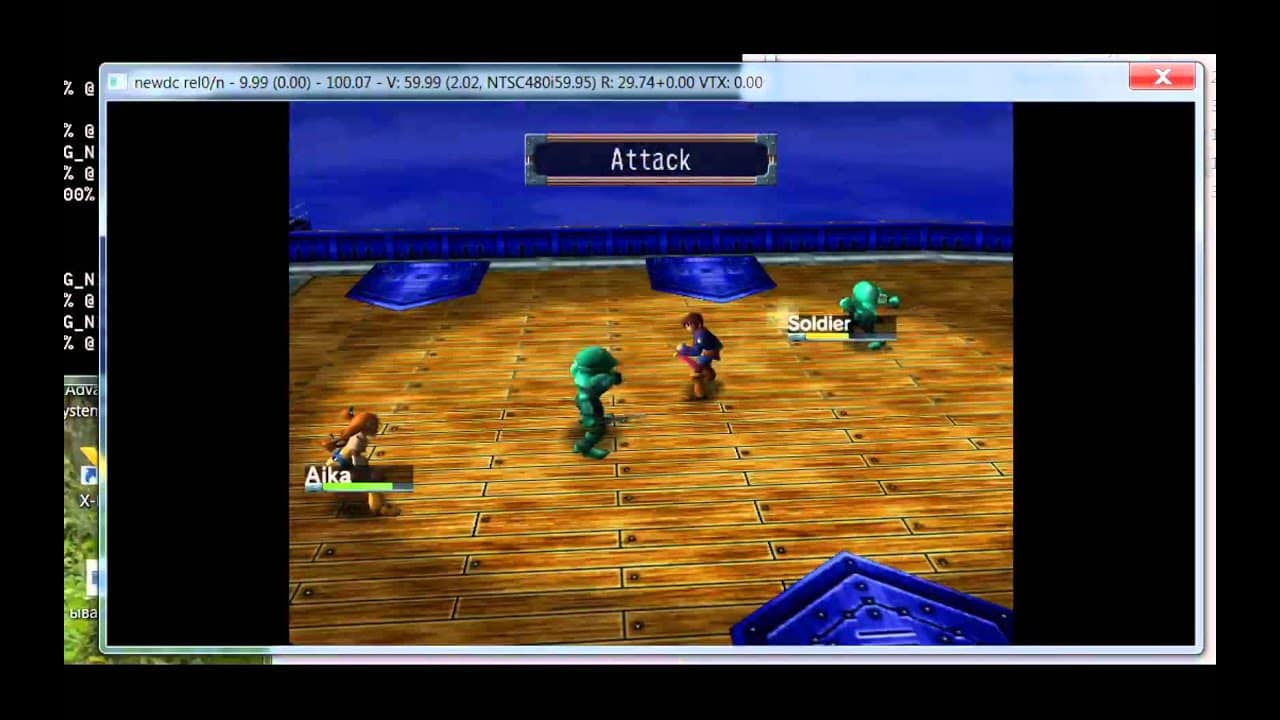Open the Soldier status readout
The image size is (1280, 720).
click(840, 328)
